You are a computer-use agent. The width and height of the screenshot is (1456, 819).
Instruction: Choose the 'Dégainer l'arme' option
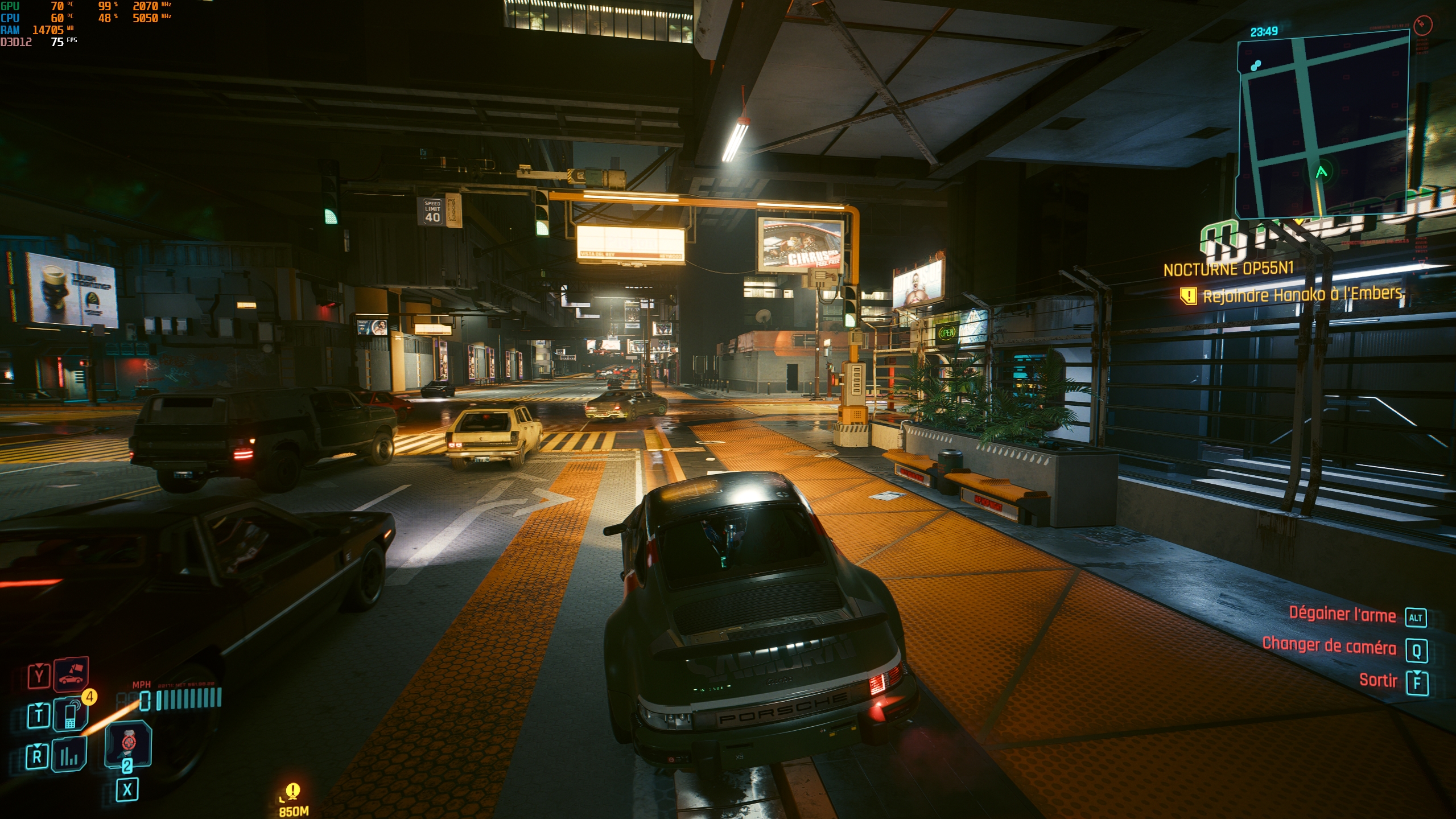click(1342, 614)
